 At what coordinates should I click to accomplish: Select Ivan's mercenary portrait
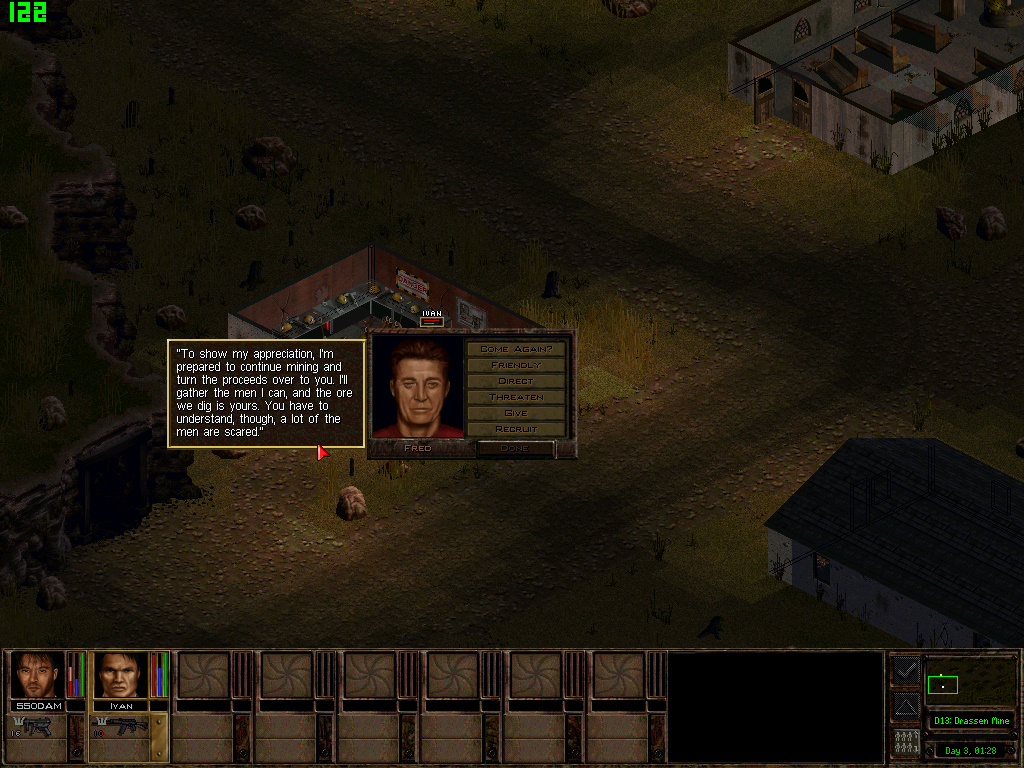click(121, 675)
